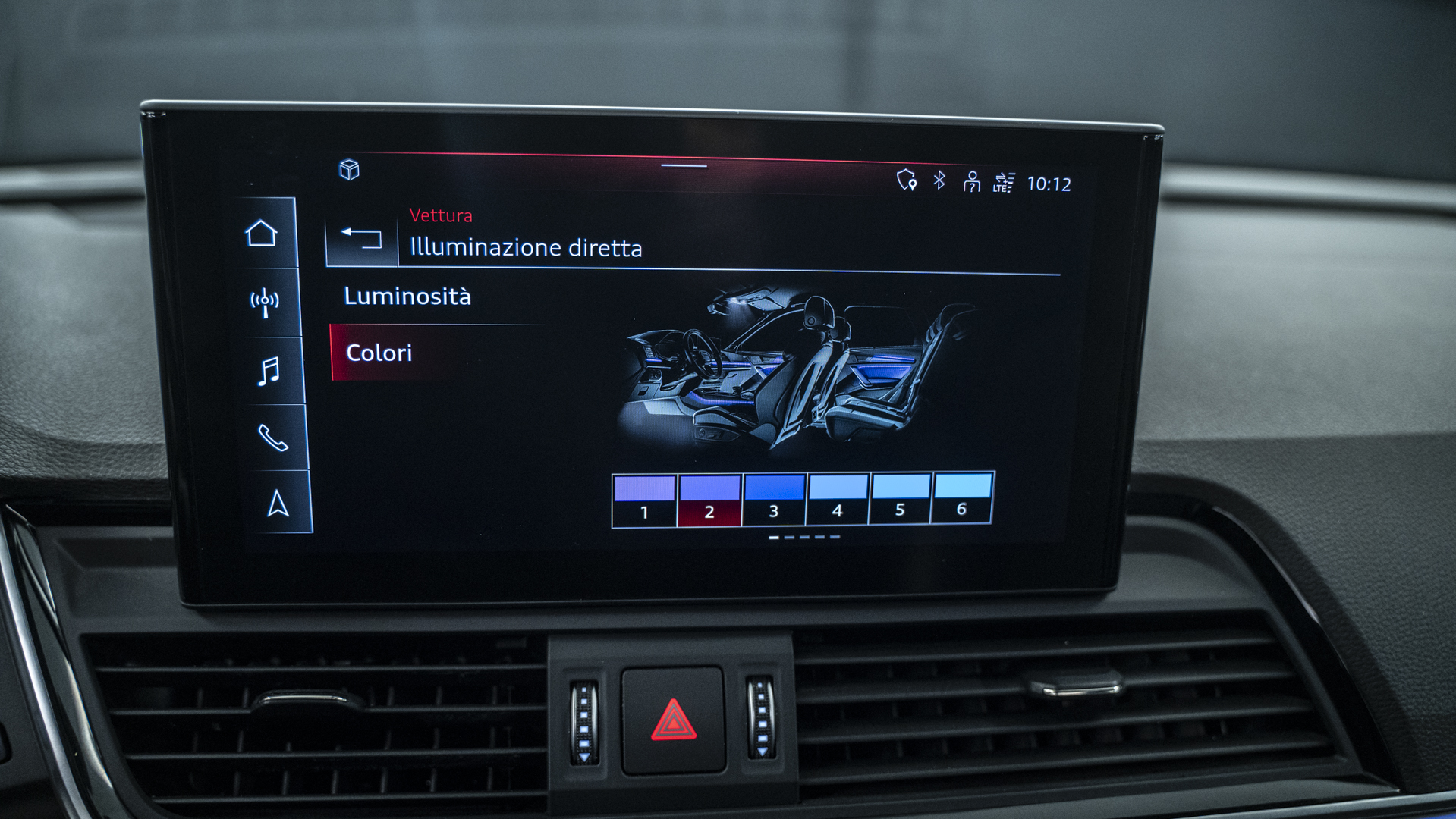Viewport: 1456px width, 819px height.
Task: Tap the Bluetooth status icon
Action: click(939, 180)
